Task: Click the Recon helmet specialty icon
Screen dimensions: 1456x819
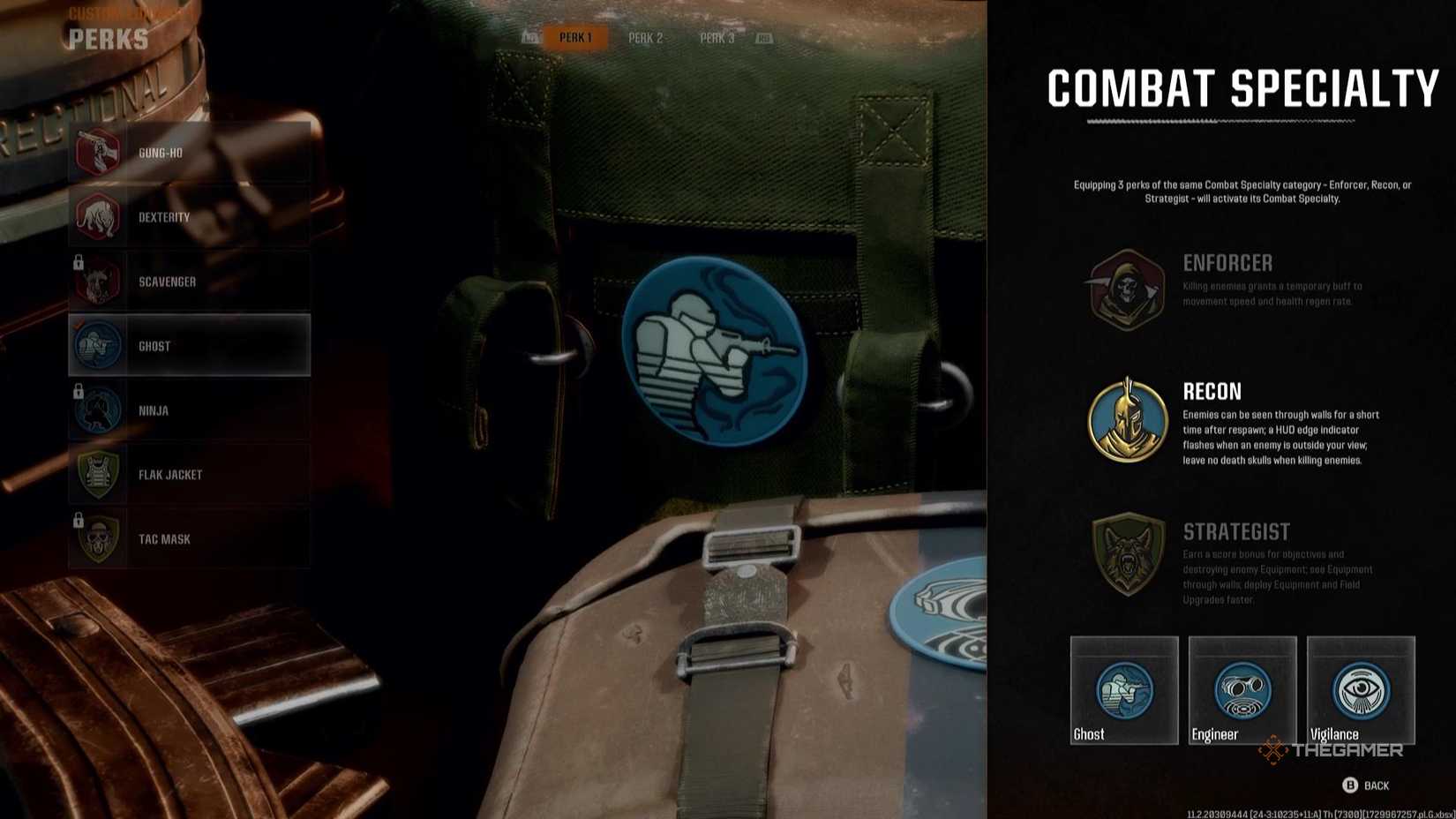Action: pos(1126,421)
